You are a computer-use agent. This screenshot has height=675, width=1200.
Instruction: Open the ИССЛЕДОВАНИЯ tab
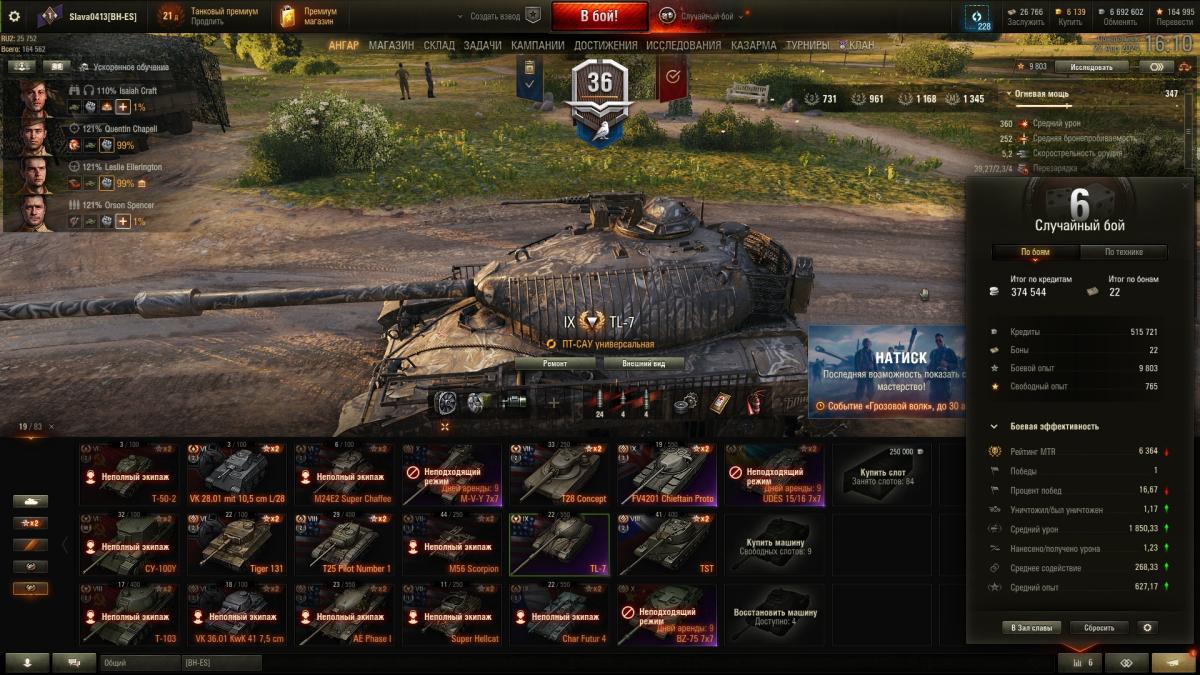click(683, 45)
